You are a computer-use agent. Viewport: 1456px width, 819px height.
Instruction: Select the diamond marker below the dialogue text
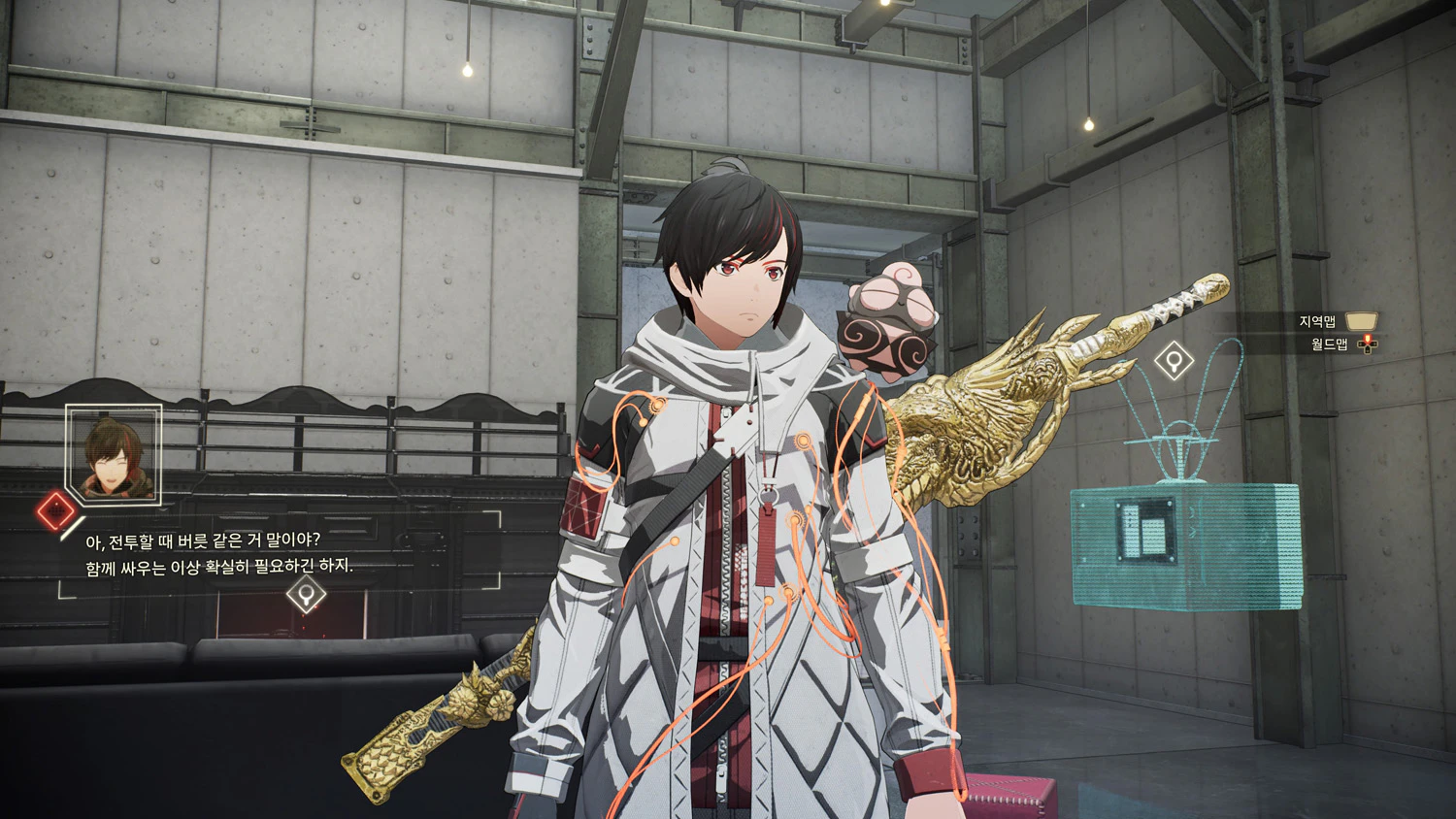(x=307, y=593)
